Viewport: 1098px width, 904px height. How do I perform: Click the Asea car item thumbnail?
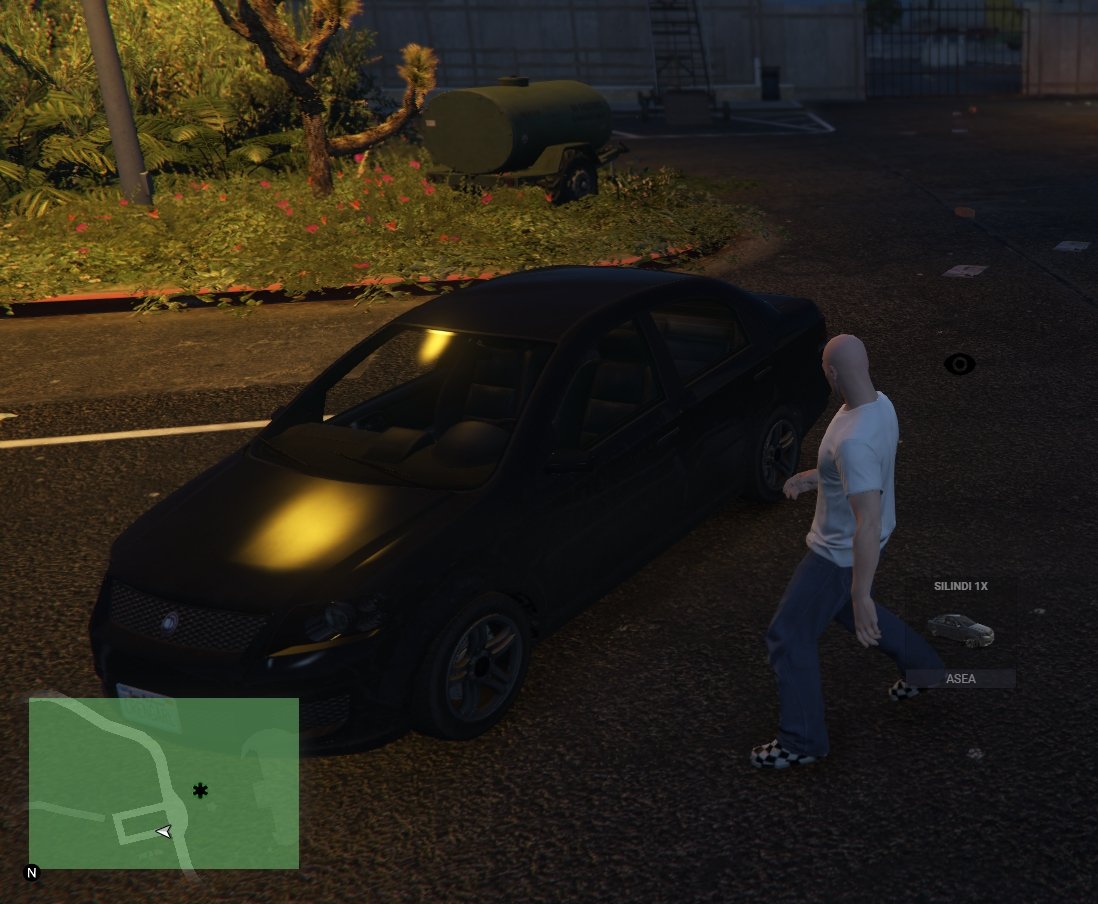click(x=960, y=630)
